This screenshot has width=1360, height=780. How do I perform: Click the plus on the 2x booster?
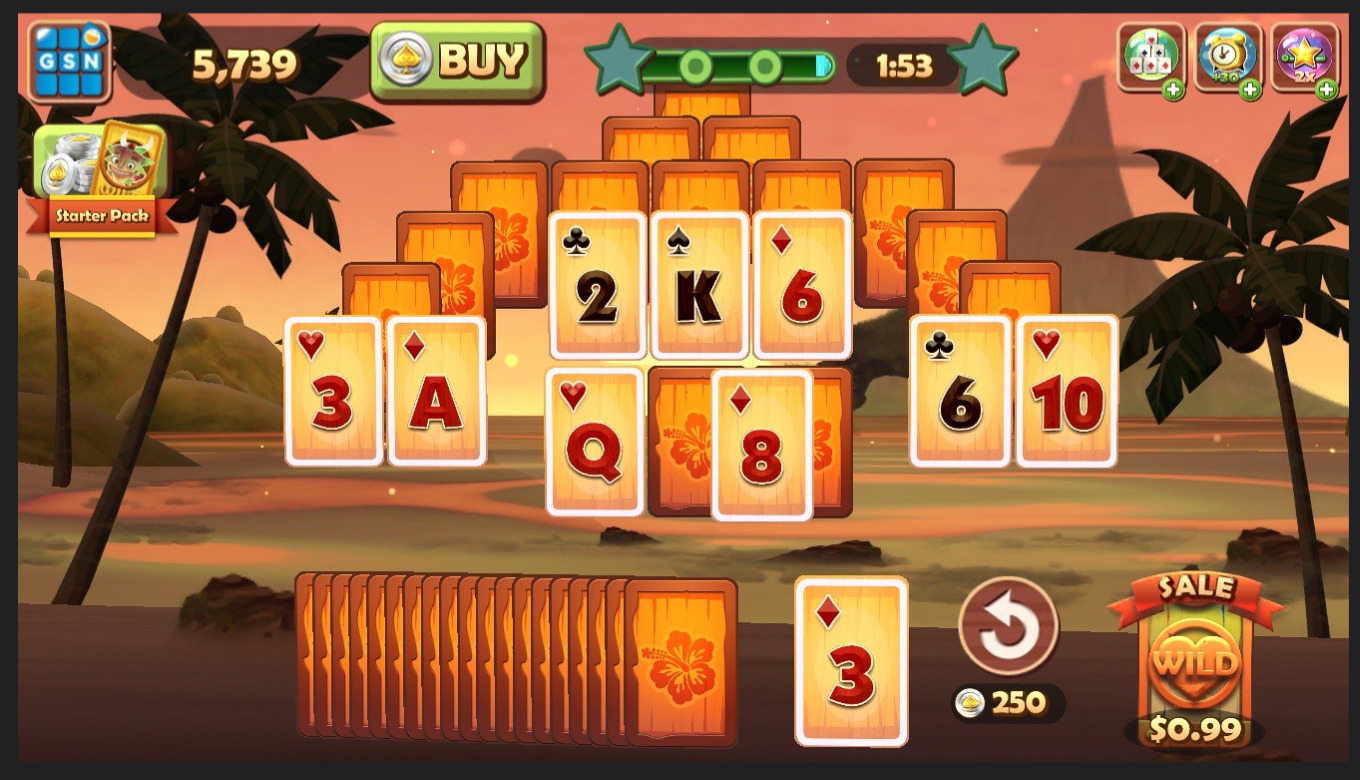coord(1327,90)
